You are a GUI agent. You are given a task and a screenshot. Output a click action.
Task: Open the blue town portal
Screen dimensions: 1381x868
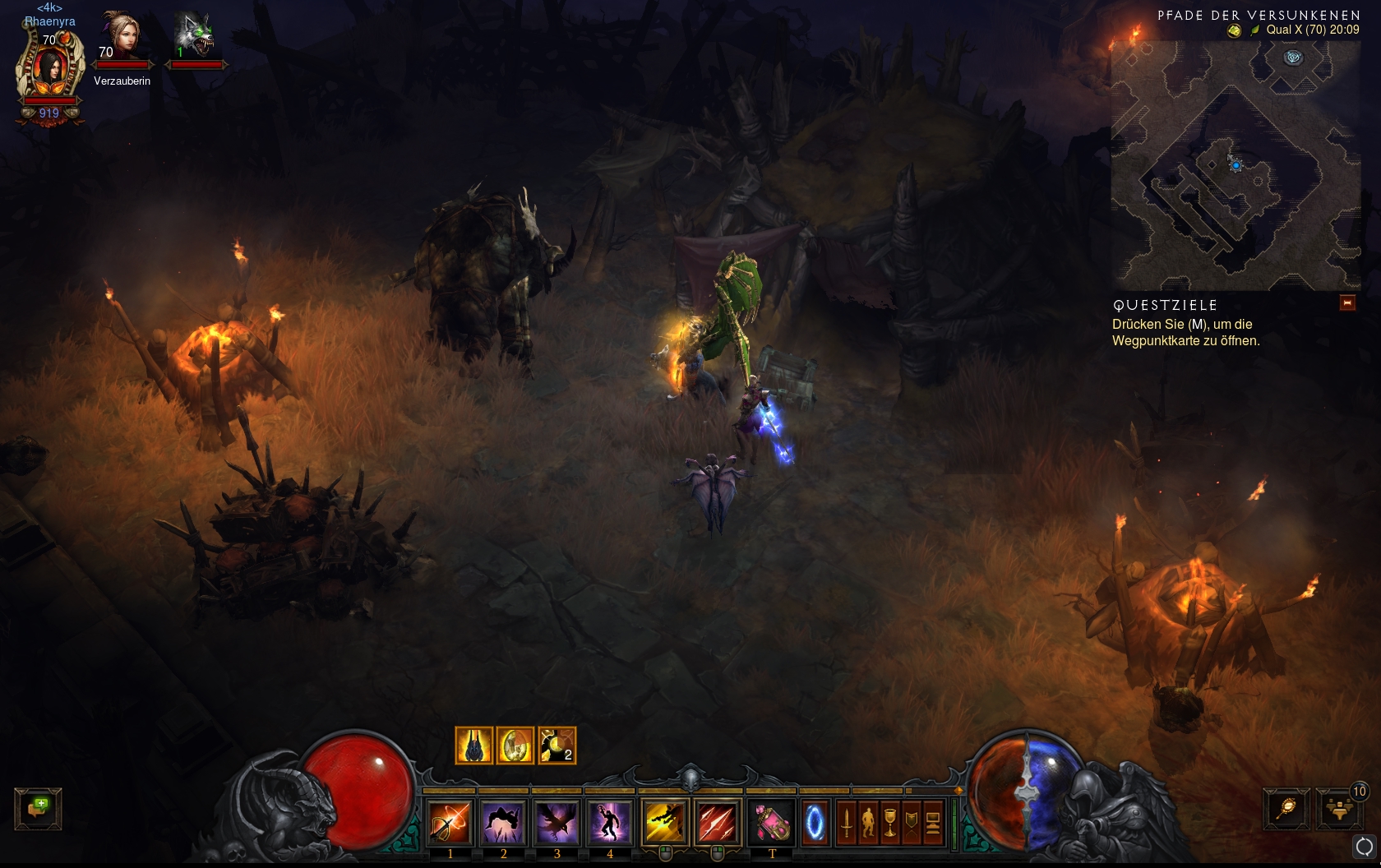(x=815, y=822)
